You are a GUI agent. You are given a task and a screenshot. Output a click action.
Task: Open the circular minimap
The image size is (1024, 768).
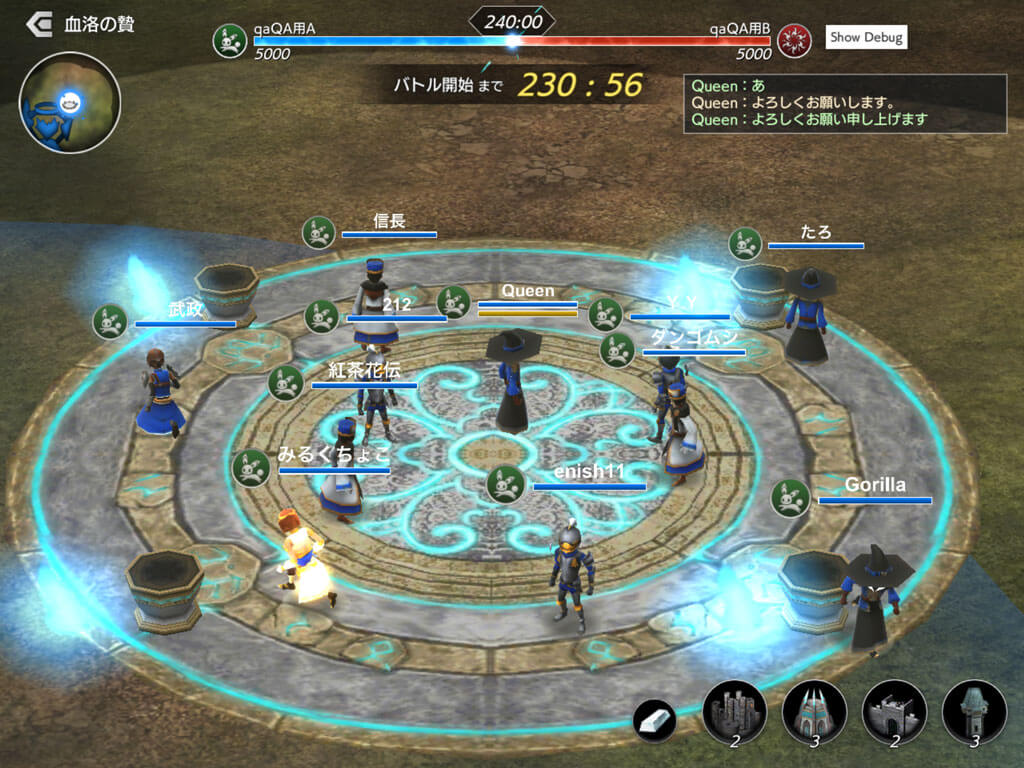click(x=69, y=102)
